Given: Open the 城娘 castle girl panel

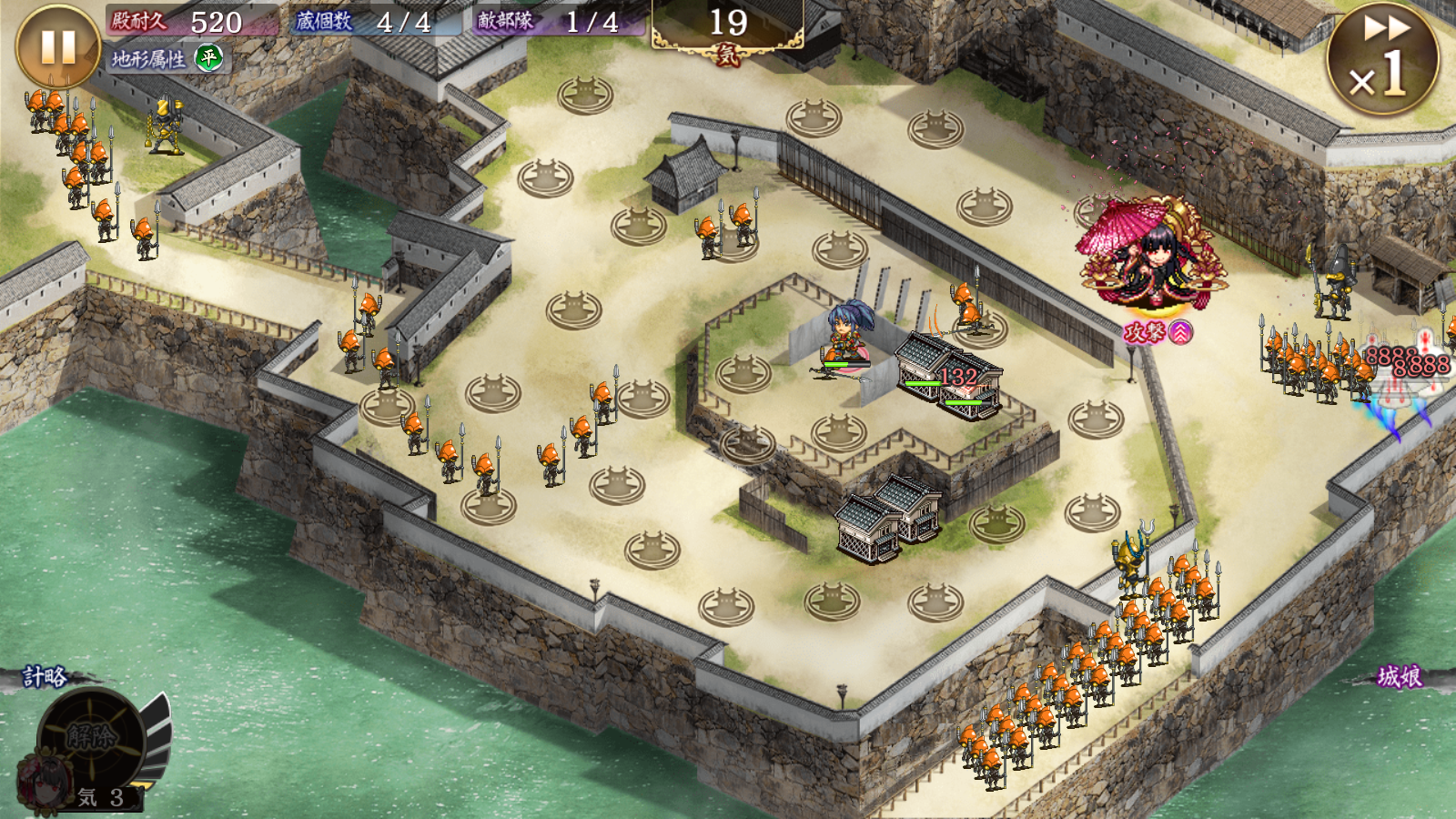Looking at the screenshot, I should pos(1399,677).
